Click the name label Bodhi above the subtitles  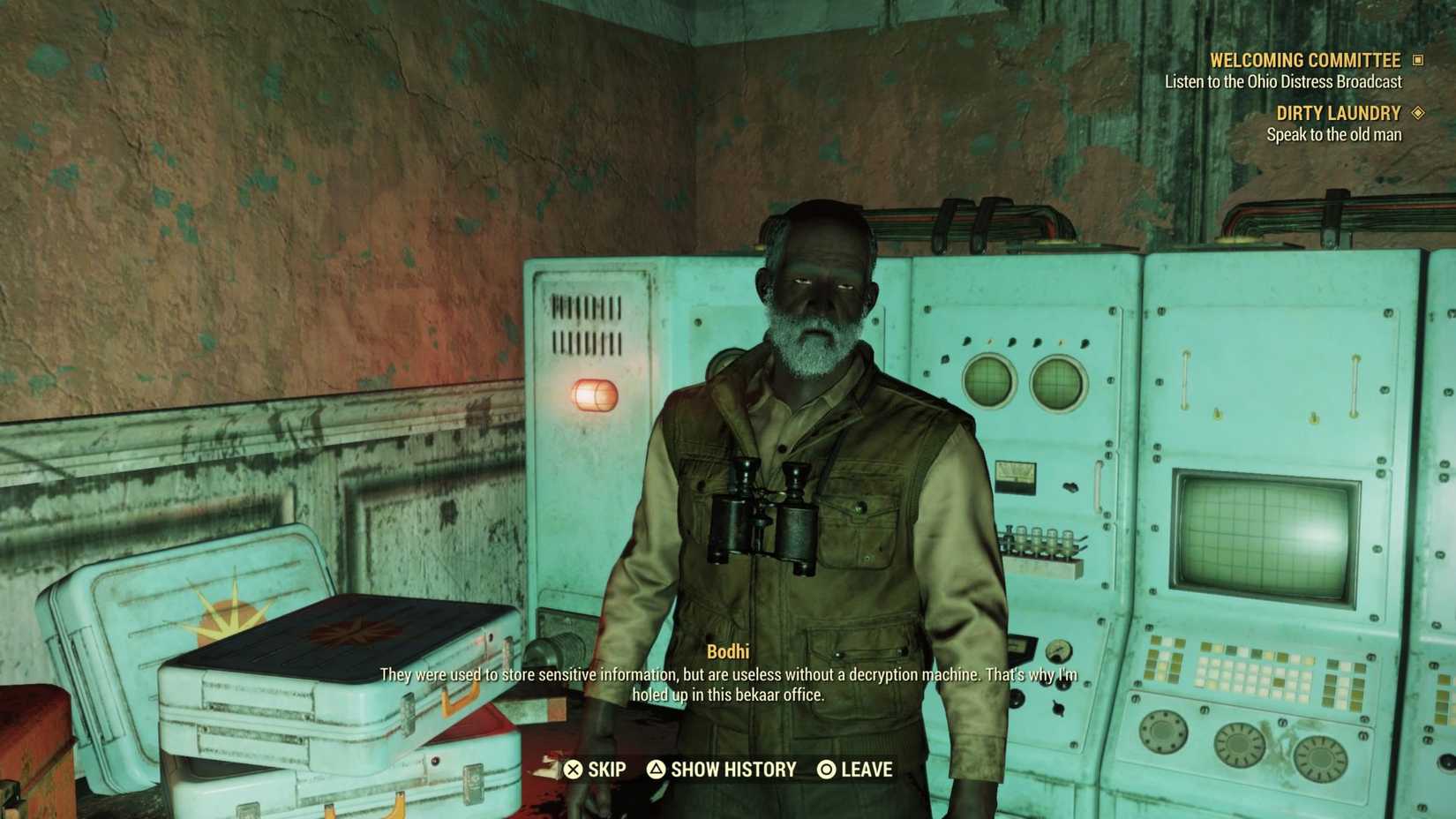pyautogui.click(x=729, y=652)
